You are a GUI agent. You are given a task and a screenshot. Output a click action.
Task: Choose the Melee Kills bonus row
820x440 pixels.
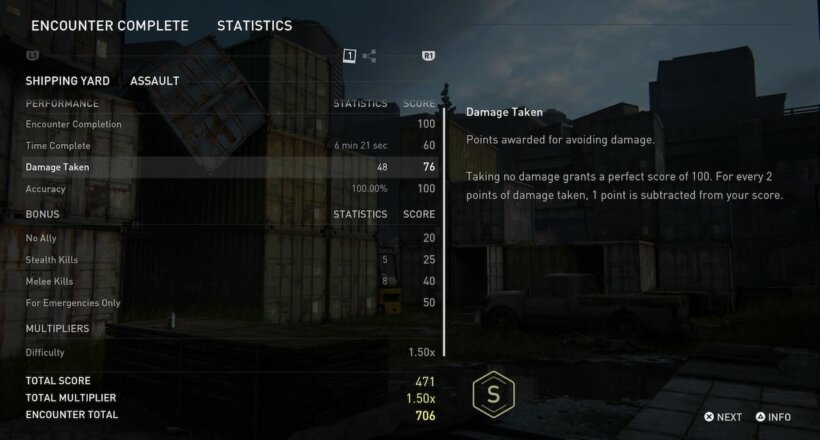pyautogui.click(x=230, y=281)
